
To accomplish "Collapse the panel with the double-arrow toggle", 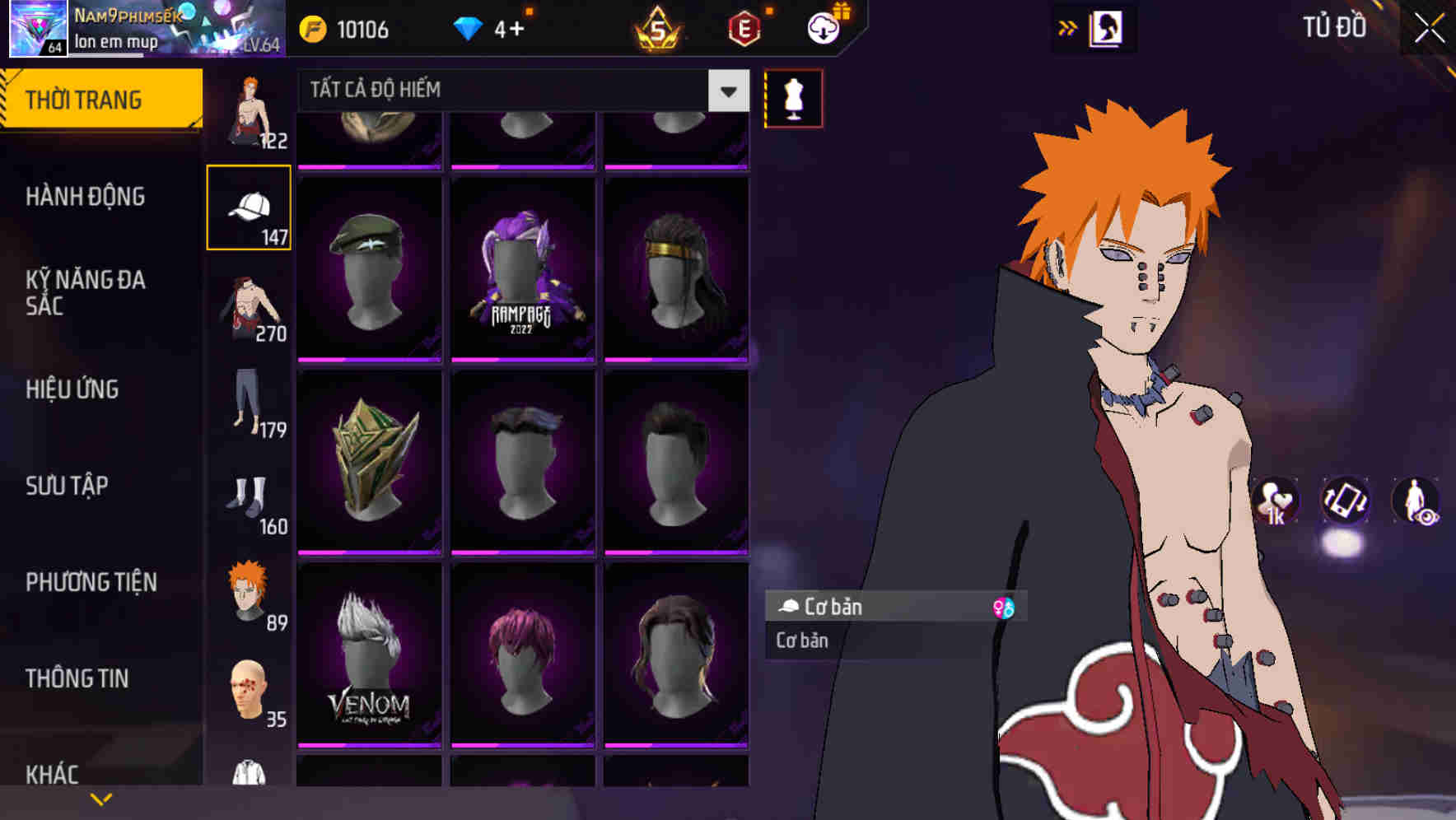I will click(1067, 26).
